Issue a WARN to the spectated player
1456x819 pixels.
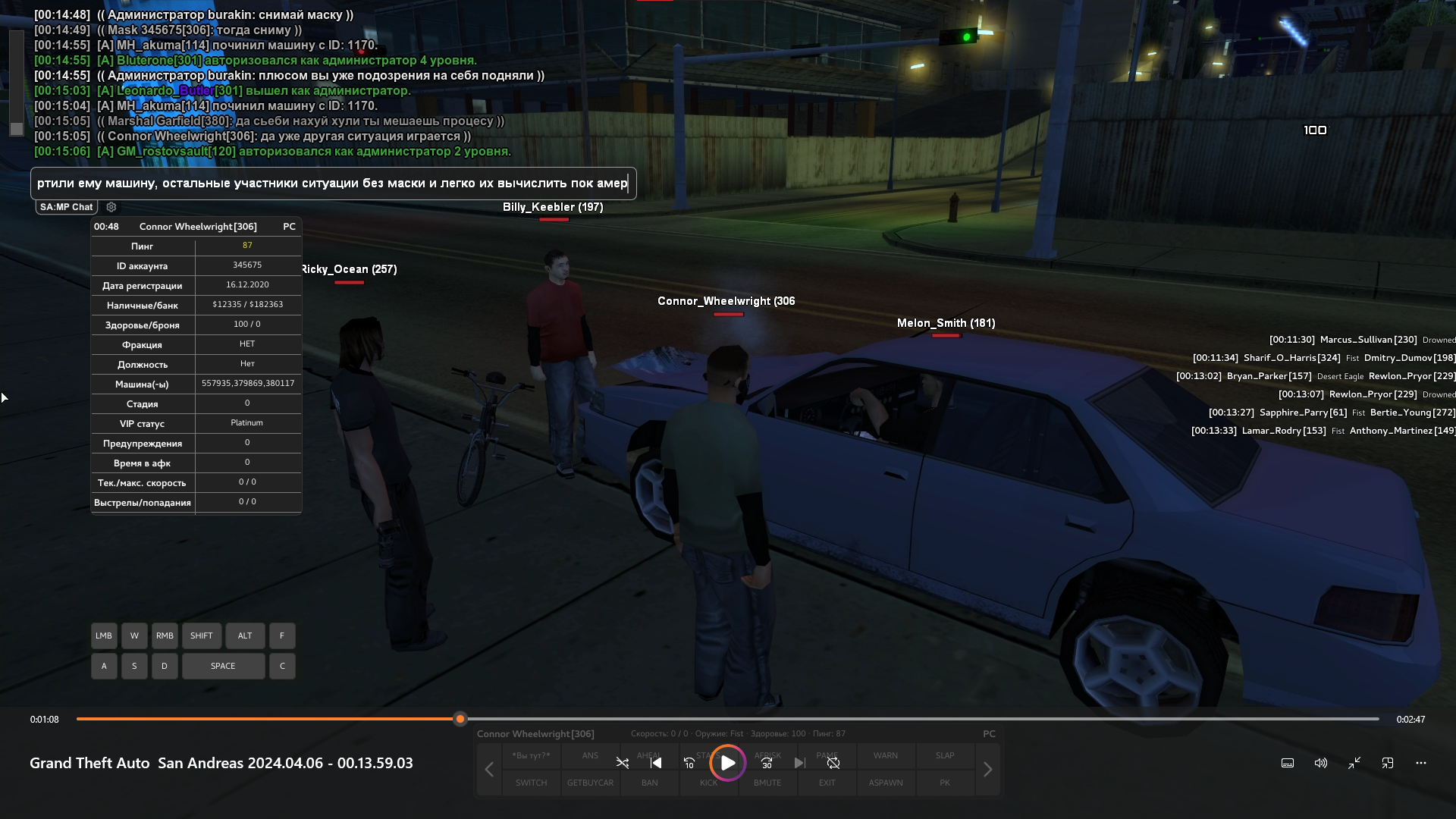885,755
